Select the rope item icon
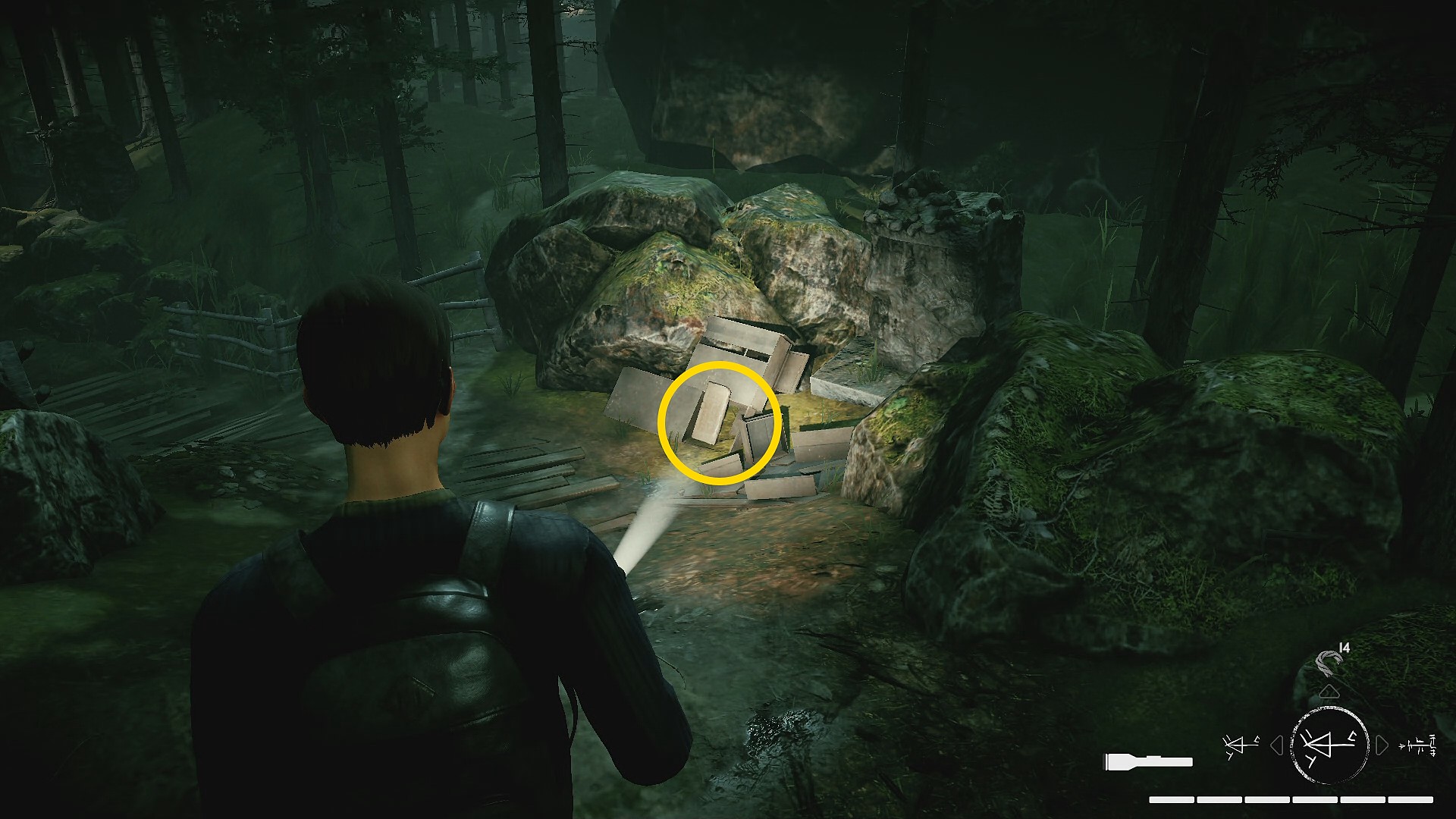This screenshot has width=1456, height=819. (1329, 661)
